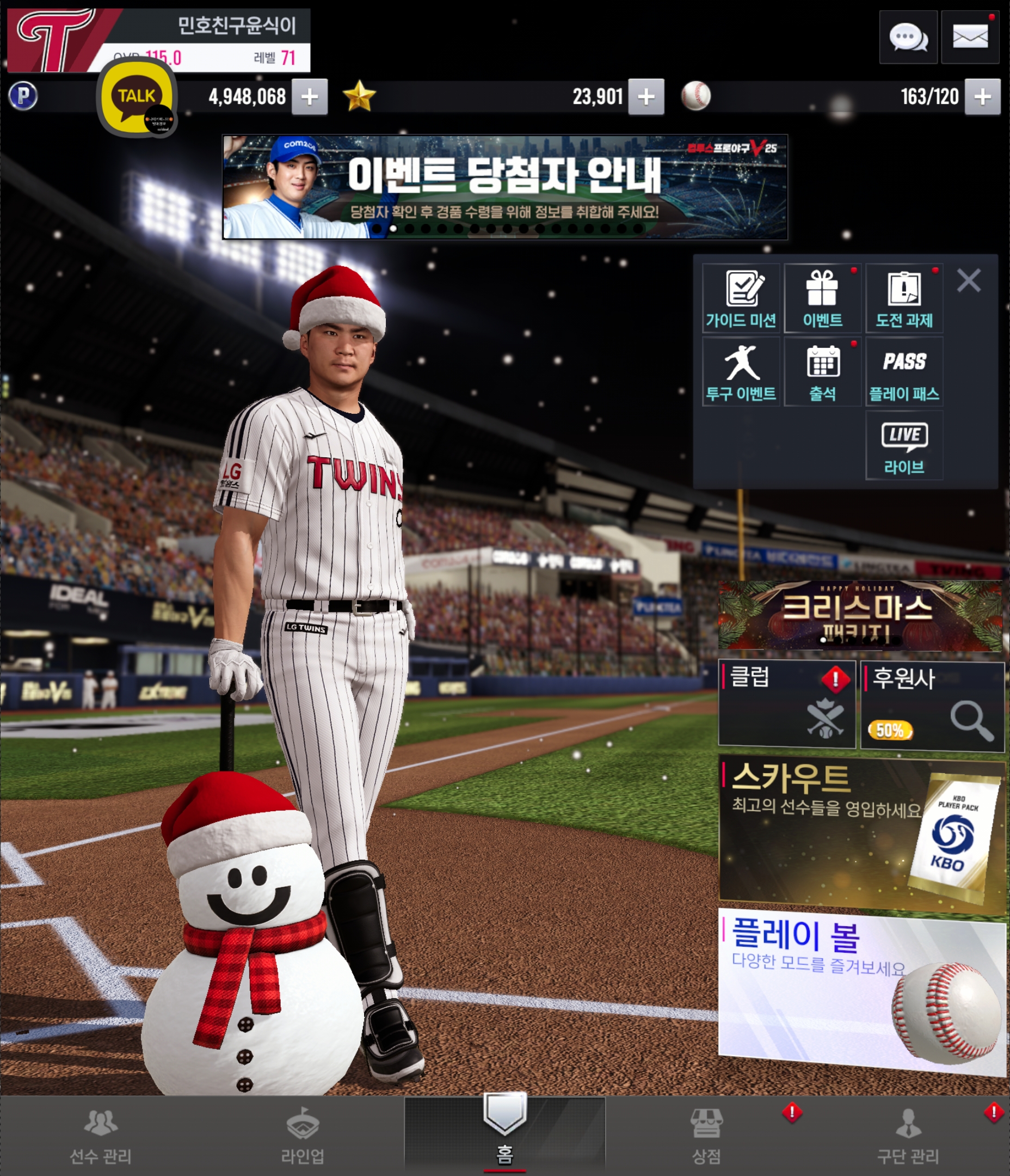This screenshot has height=1176, width=1010.
Task: Open the event winners announcement banner
Action: (504, 187)
